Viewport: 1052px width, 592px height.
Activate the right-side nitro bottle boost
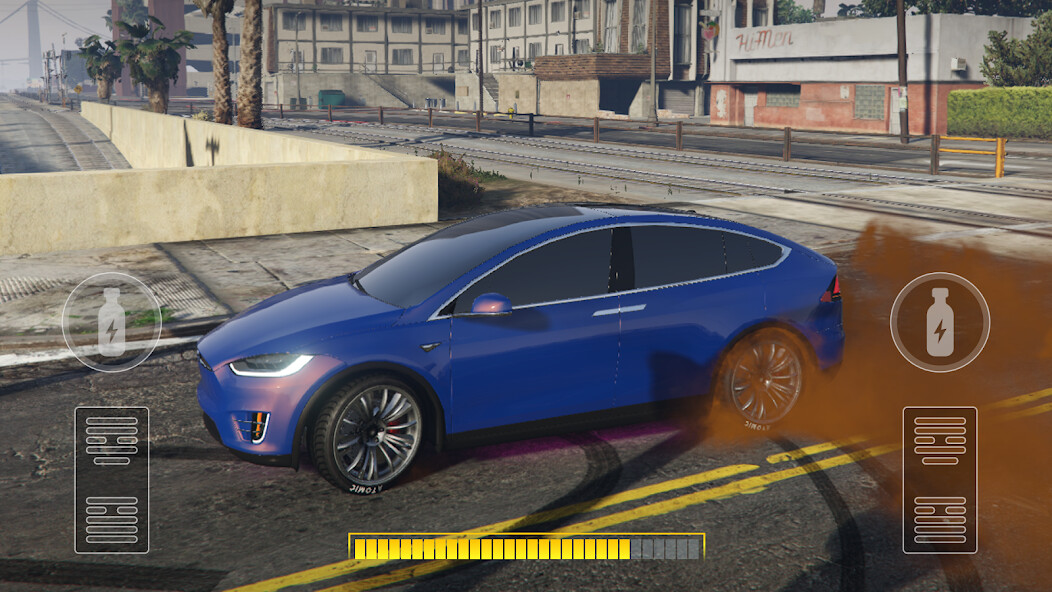tap(939, 322)
